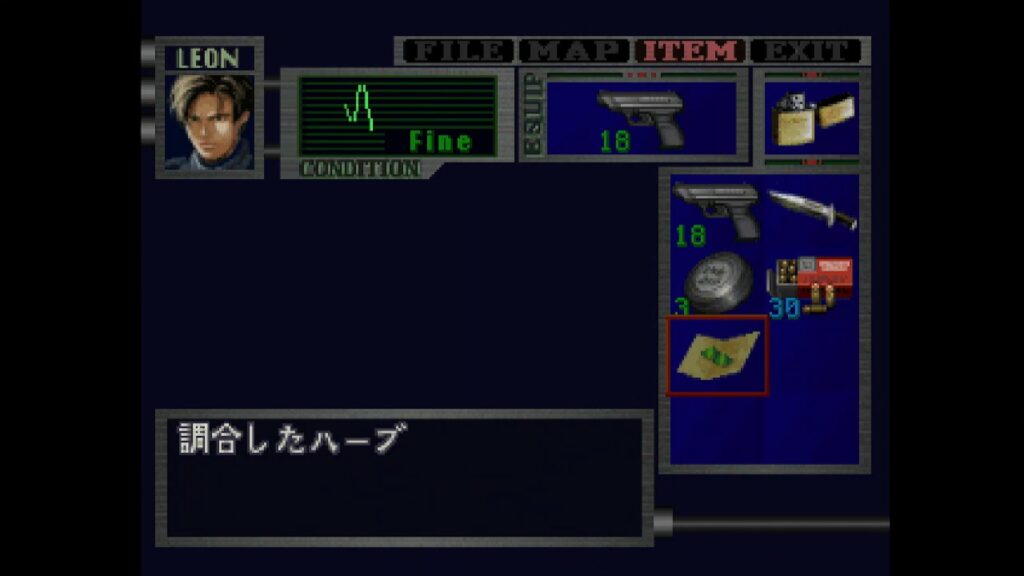Select the ITEM tab
This screenshot has width=1024, height=576.
click(x=691, y=51)
